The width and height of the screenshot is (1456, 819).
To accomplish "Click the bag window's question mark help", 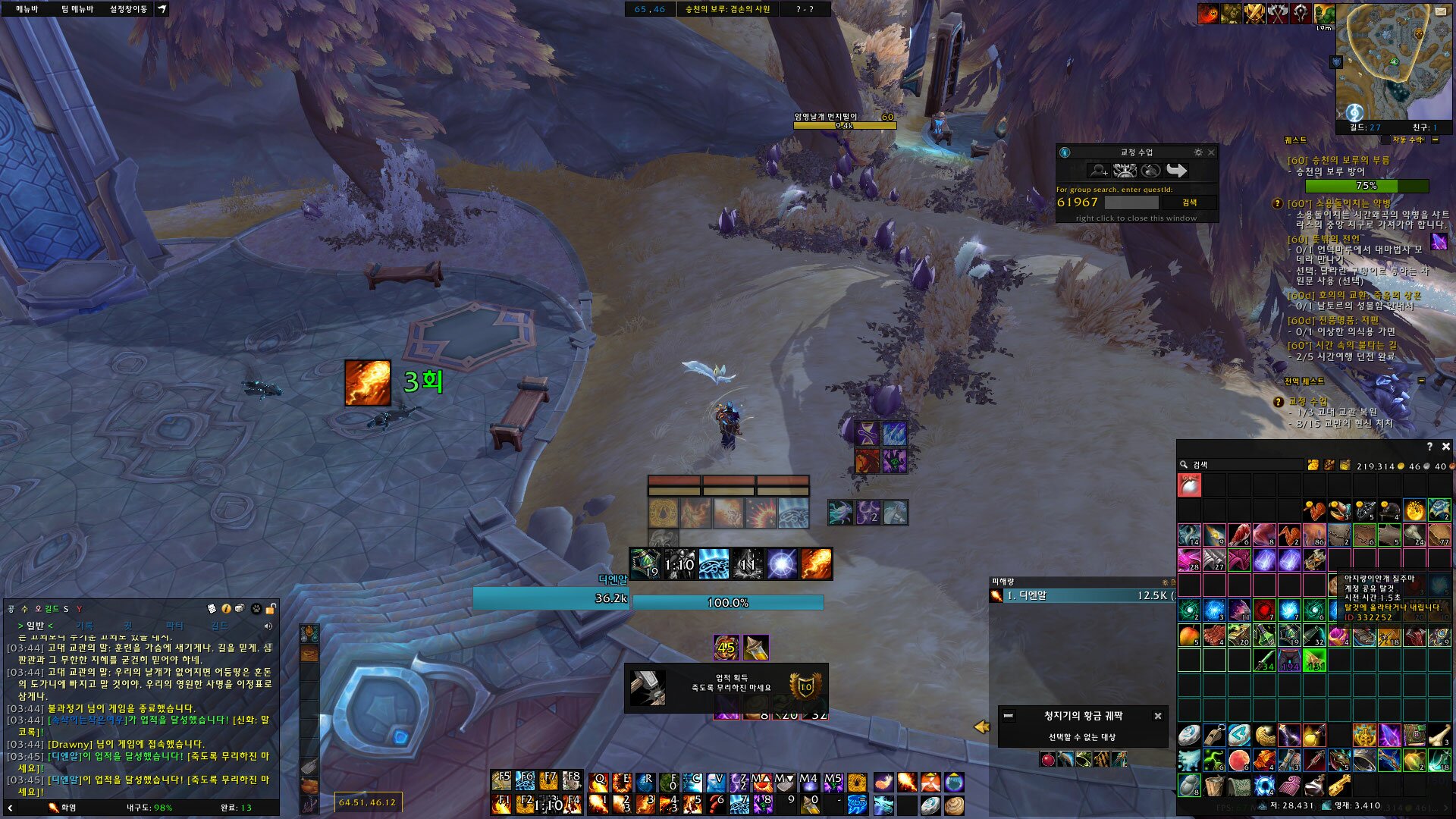I will (1429, 447).
